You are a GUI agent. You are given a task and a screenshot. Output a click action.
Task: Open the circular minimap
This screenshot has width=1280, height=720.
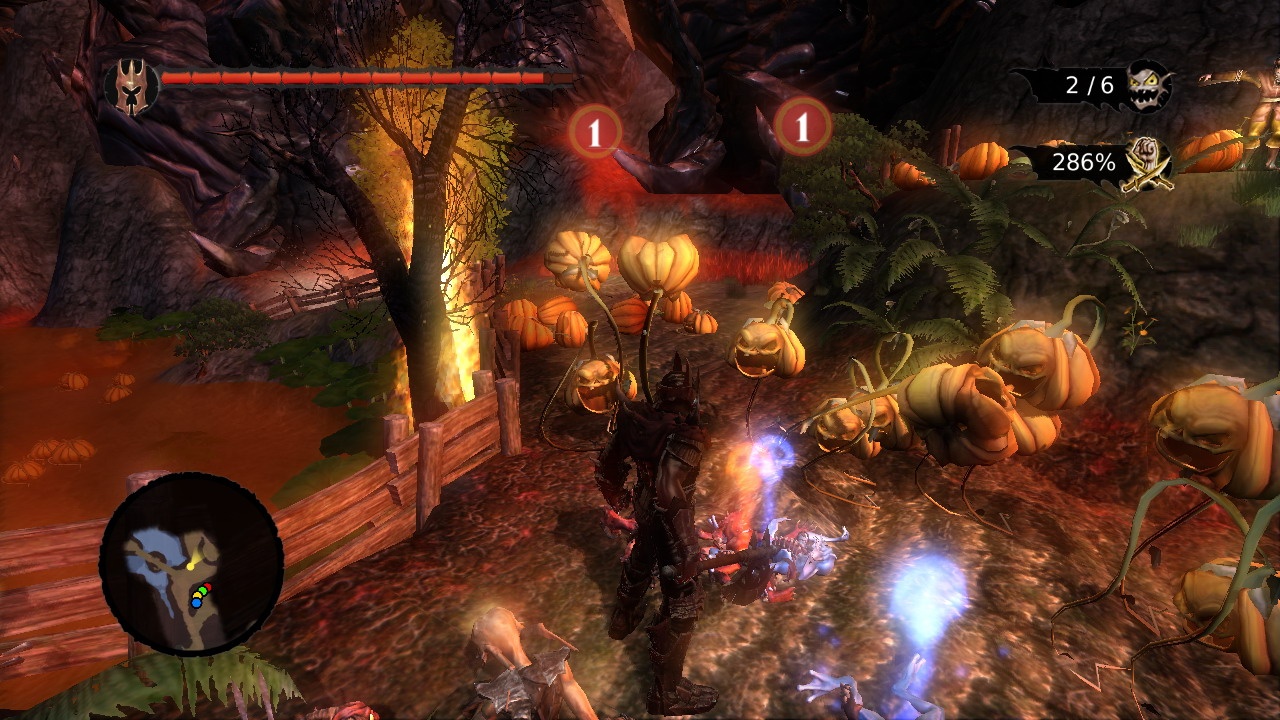(191, 564)
